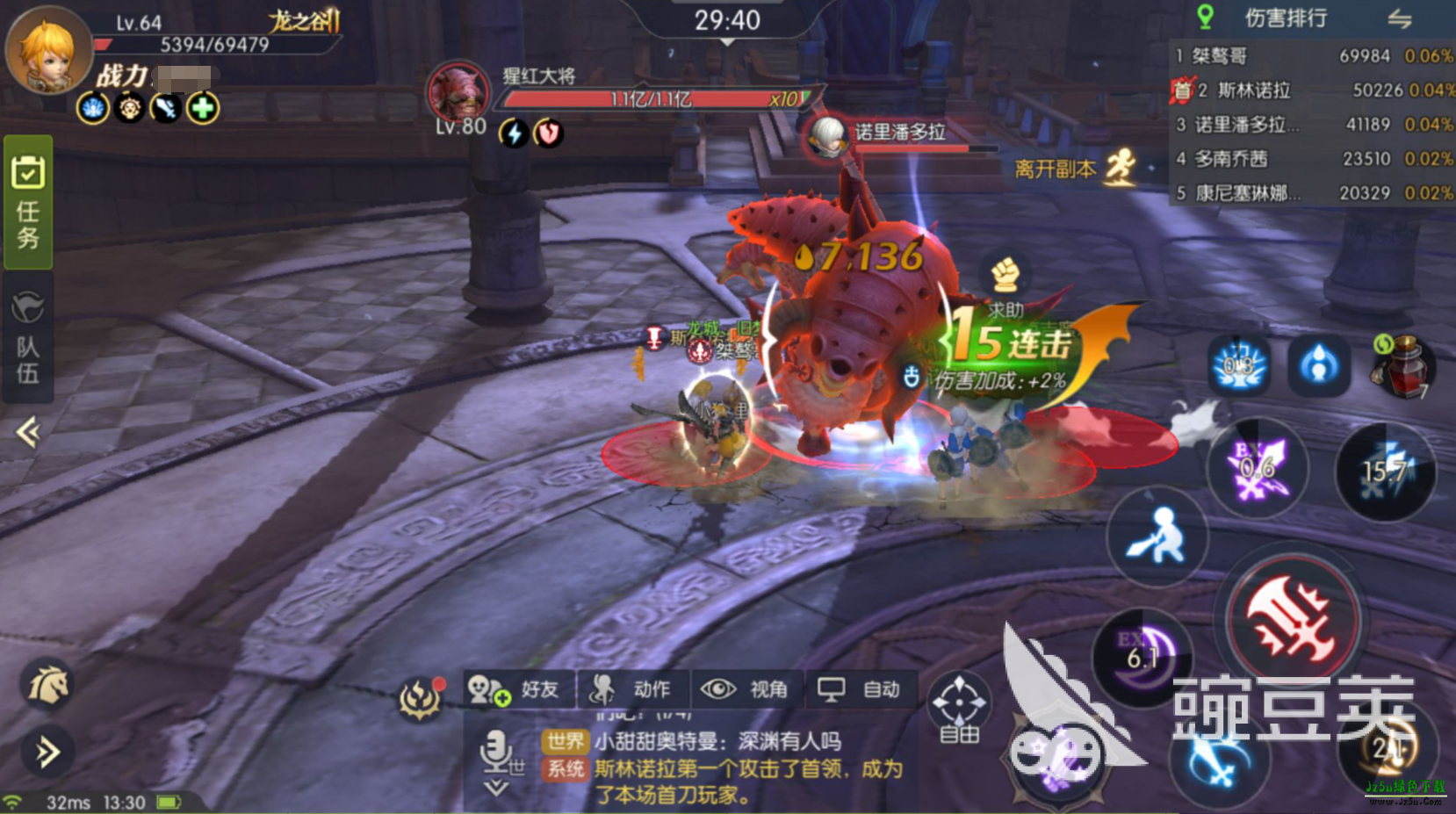Viewport: 1456px width, 814px height.
Task: Switch the 自由 free camera control
Action: coord(959,707)
